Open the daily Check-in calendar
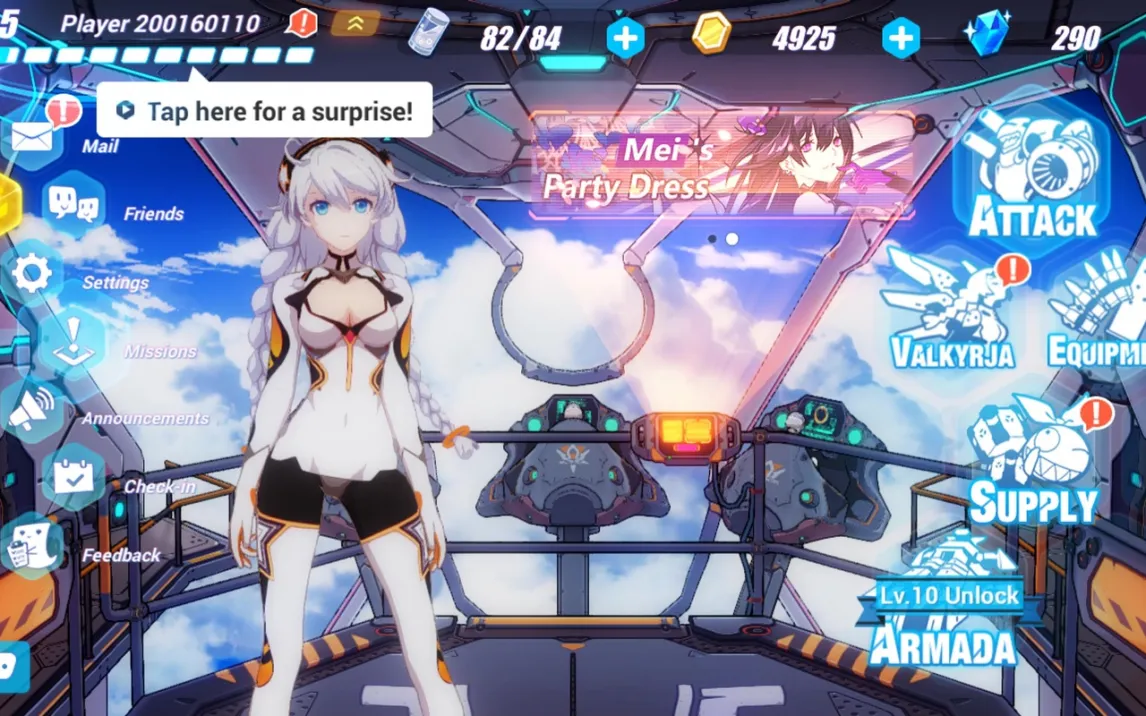Screen dimensions: 1146x716 tap(73, 478)
